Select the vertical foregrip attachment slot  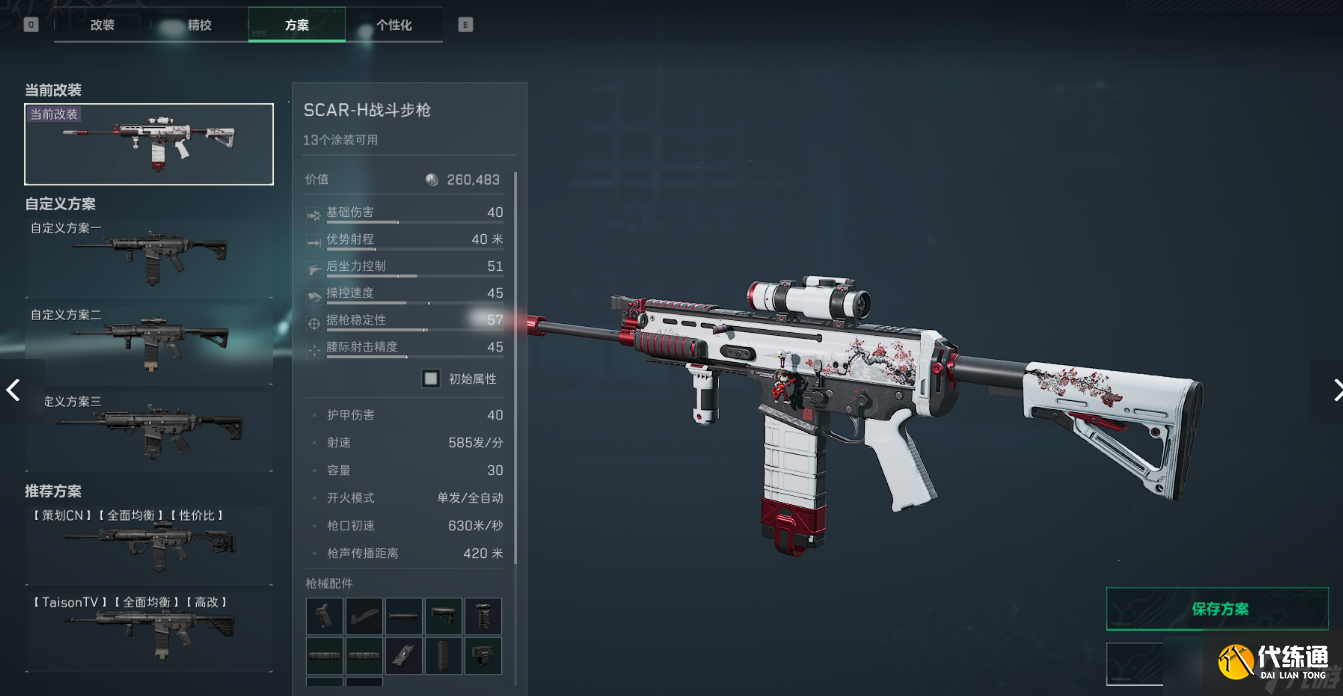point(483,616)
